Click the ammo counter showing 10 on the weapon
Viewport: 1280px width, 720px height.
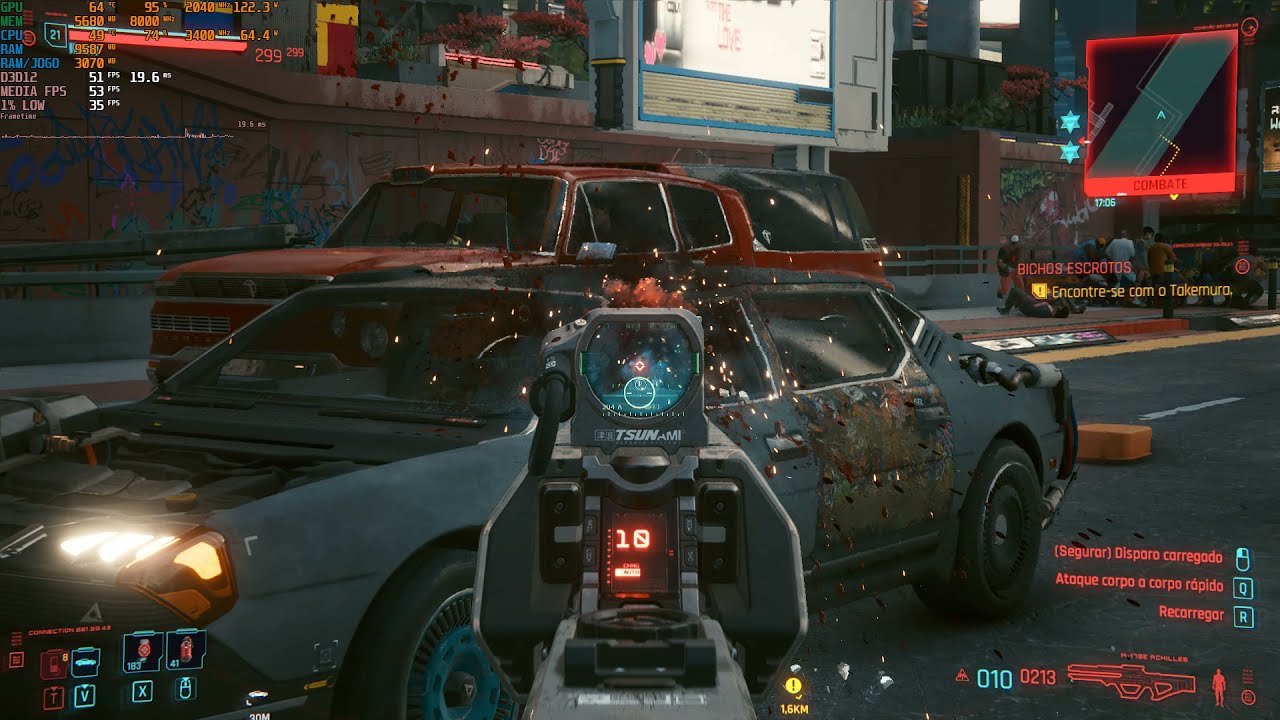click(631, 537)
